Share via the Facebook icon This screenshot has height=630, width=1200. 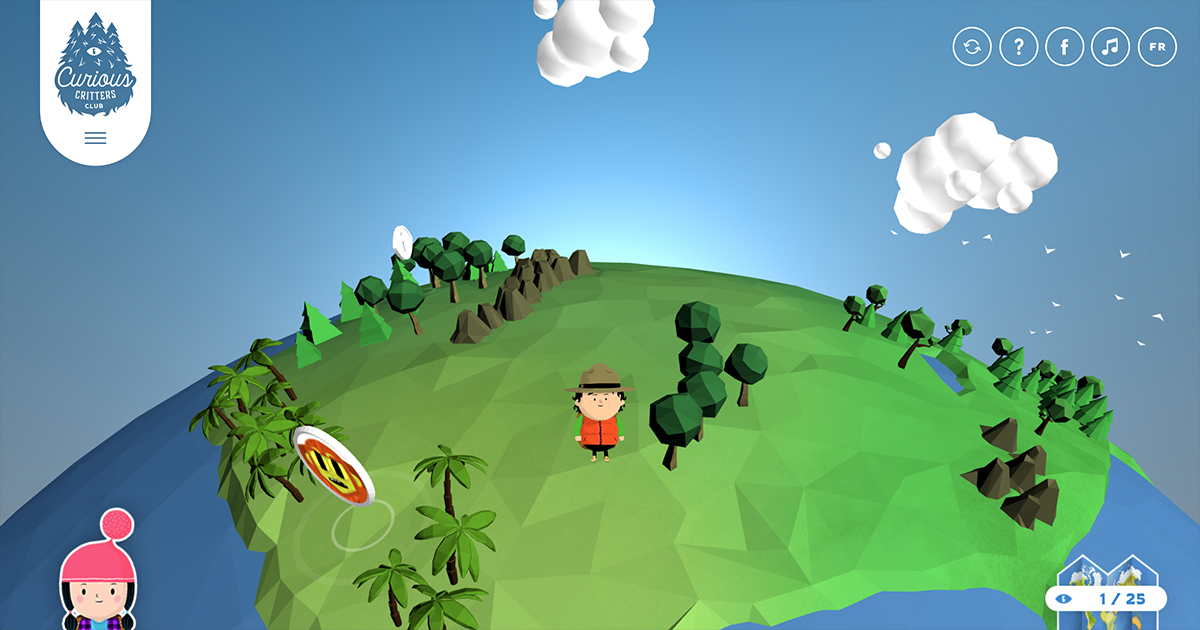coord(1064,47)
